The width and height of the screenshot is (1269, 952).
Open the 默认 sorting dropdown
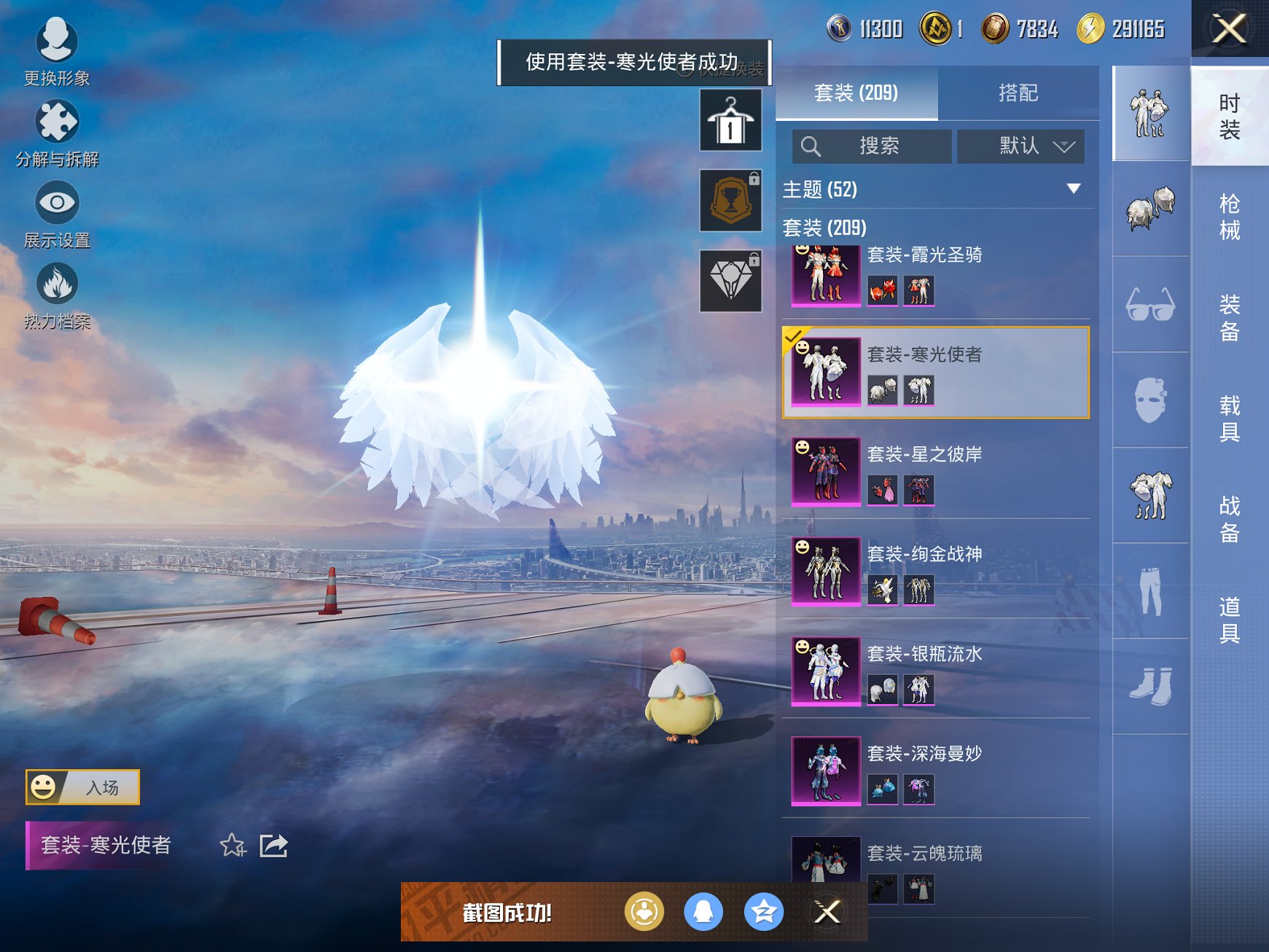[1019, 146]
